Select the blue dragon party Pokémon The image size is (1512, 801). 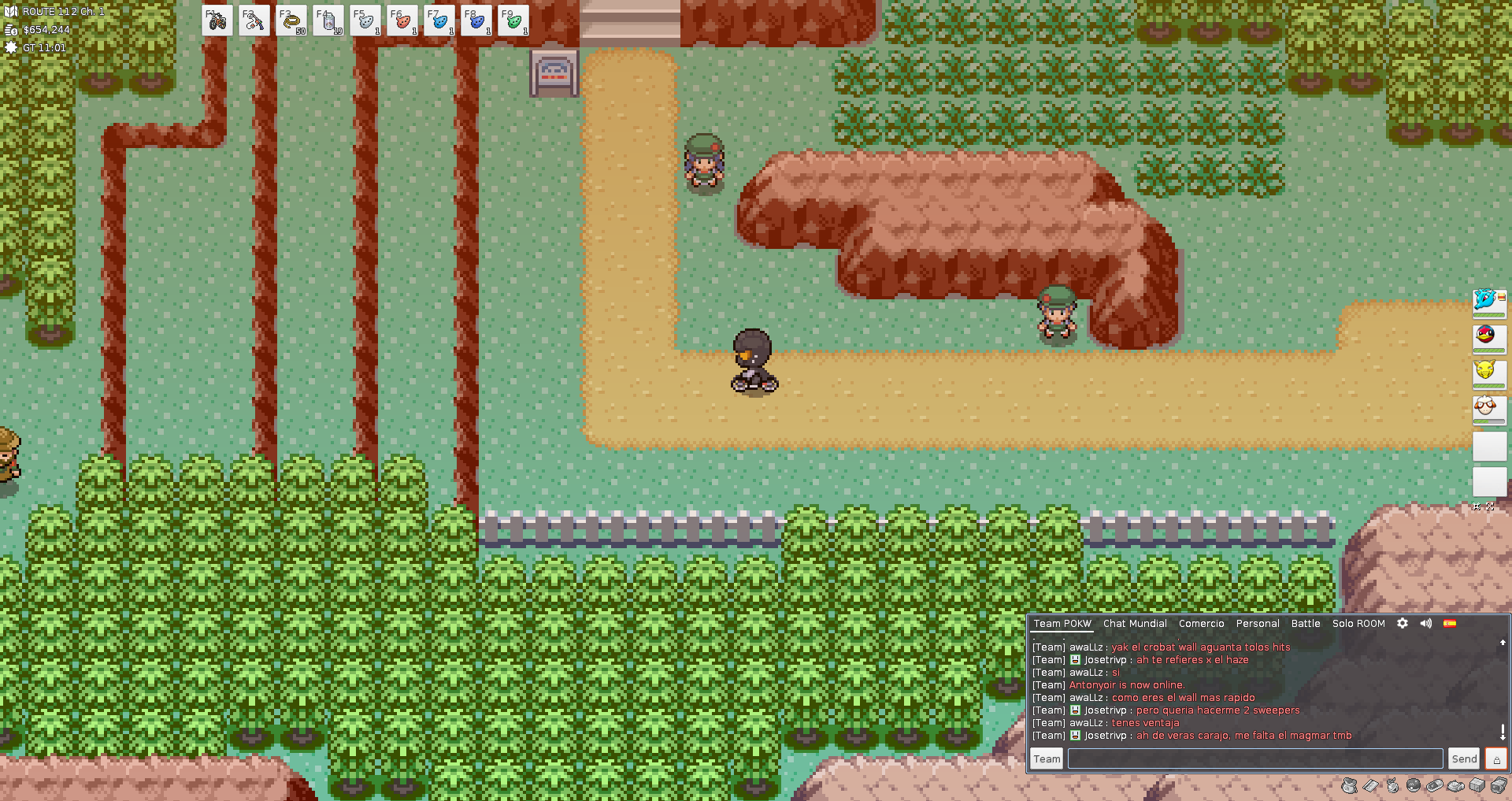(x=1488, y=302)
